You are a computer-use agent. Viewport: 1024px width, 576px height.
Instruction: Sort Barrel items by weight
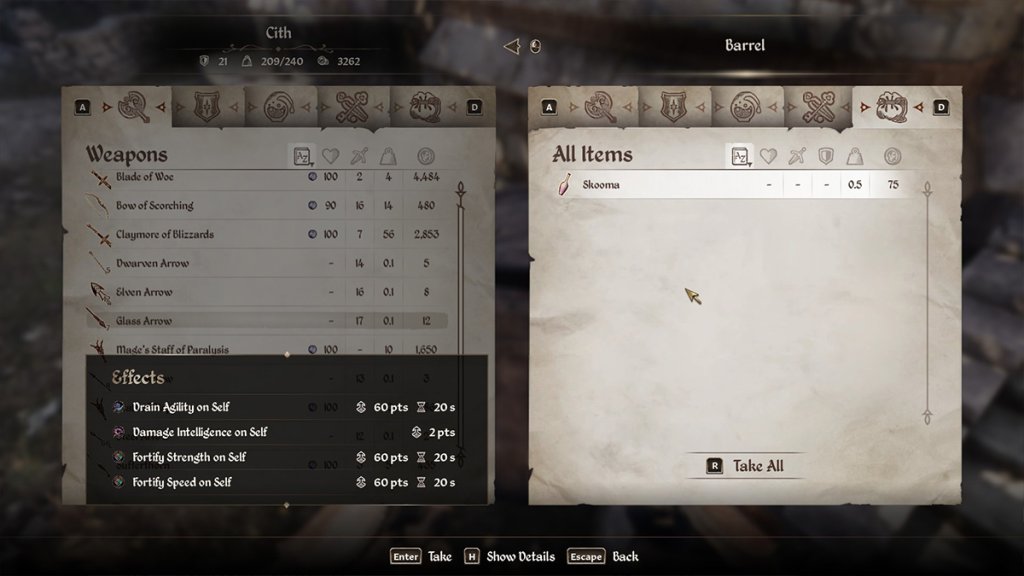click(x=855, y=156)
